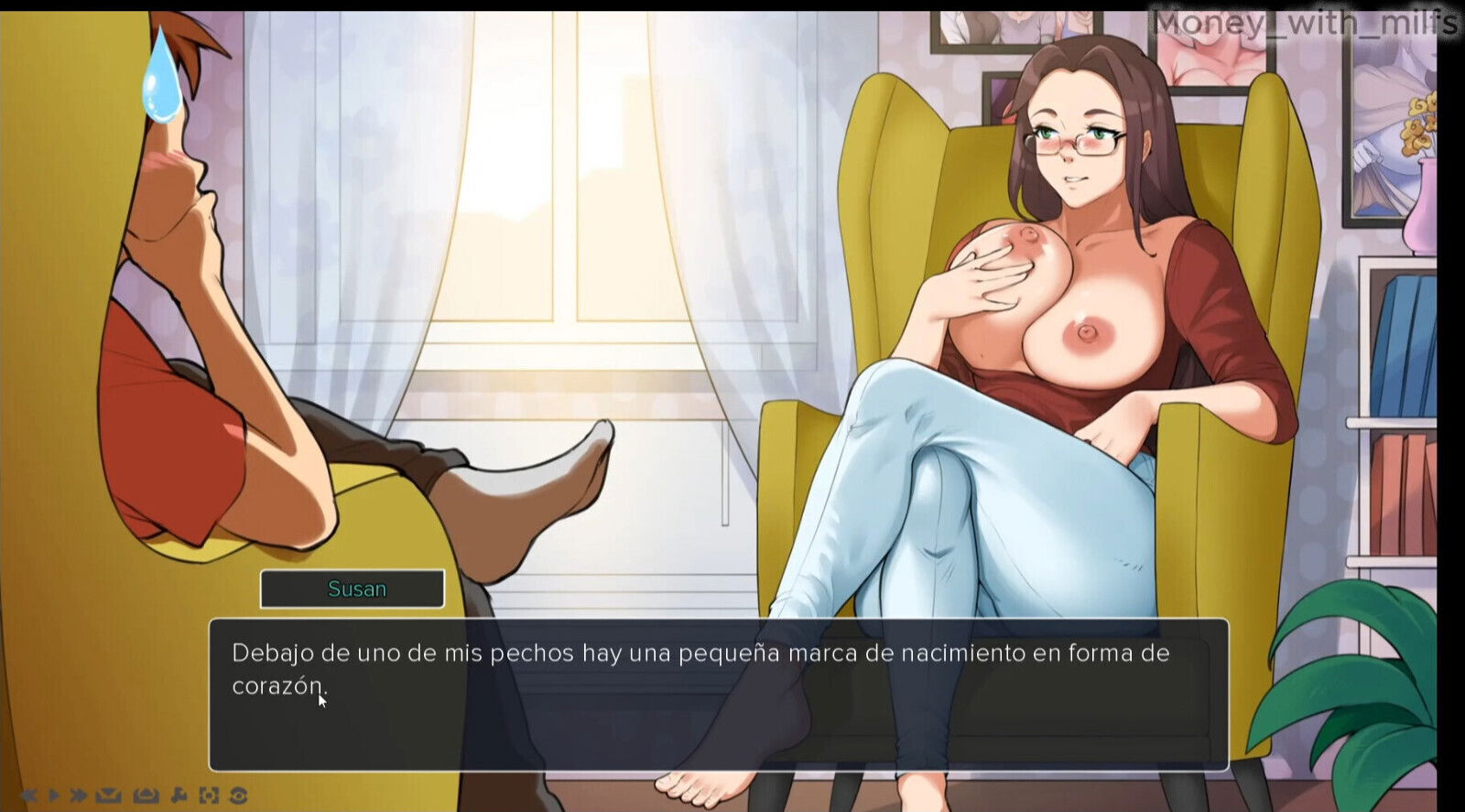The image size is (1465, 812).
Task: Open the save game icon
Action: 107,795
